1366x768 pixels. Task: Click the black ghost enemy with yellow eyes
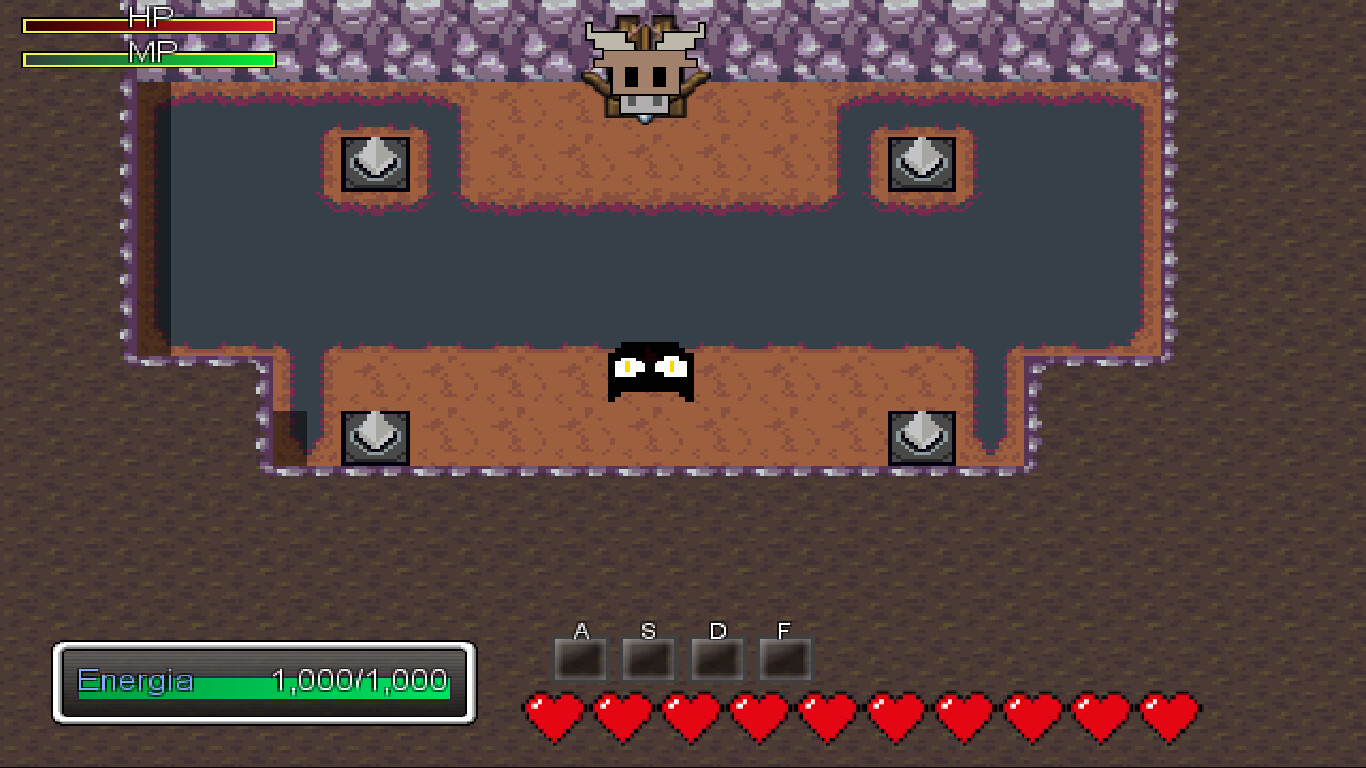point(651,372)
